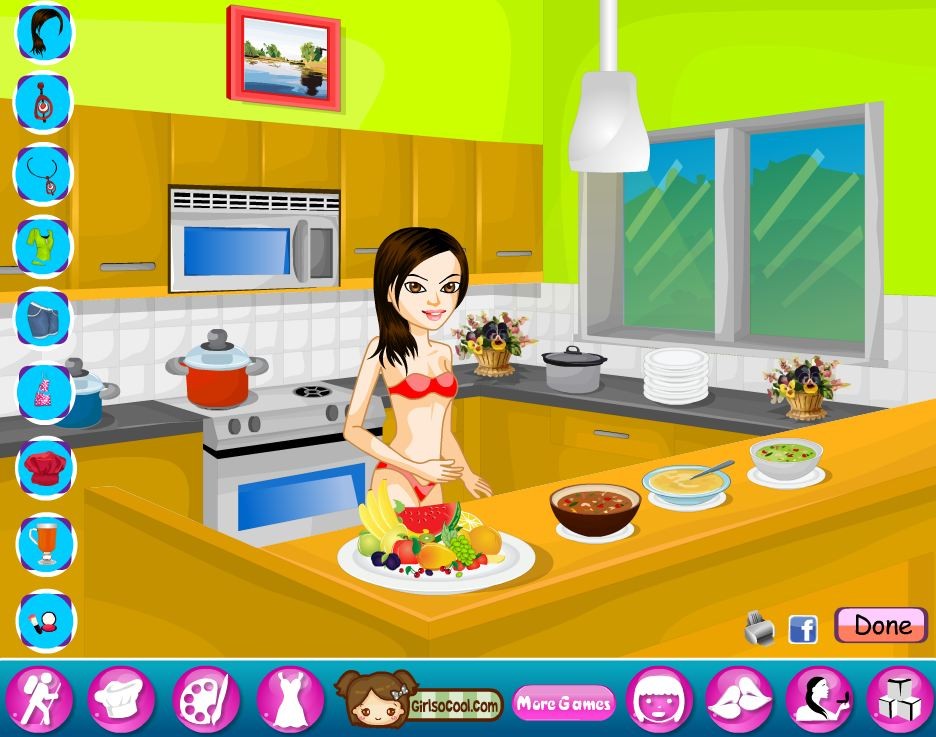Screen dimensions: 936x737
Task: Select the orange drink glass icon
Action: [43, 542]
